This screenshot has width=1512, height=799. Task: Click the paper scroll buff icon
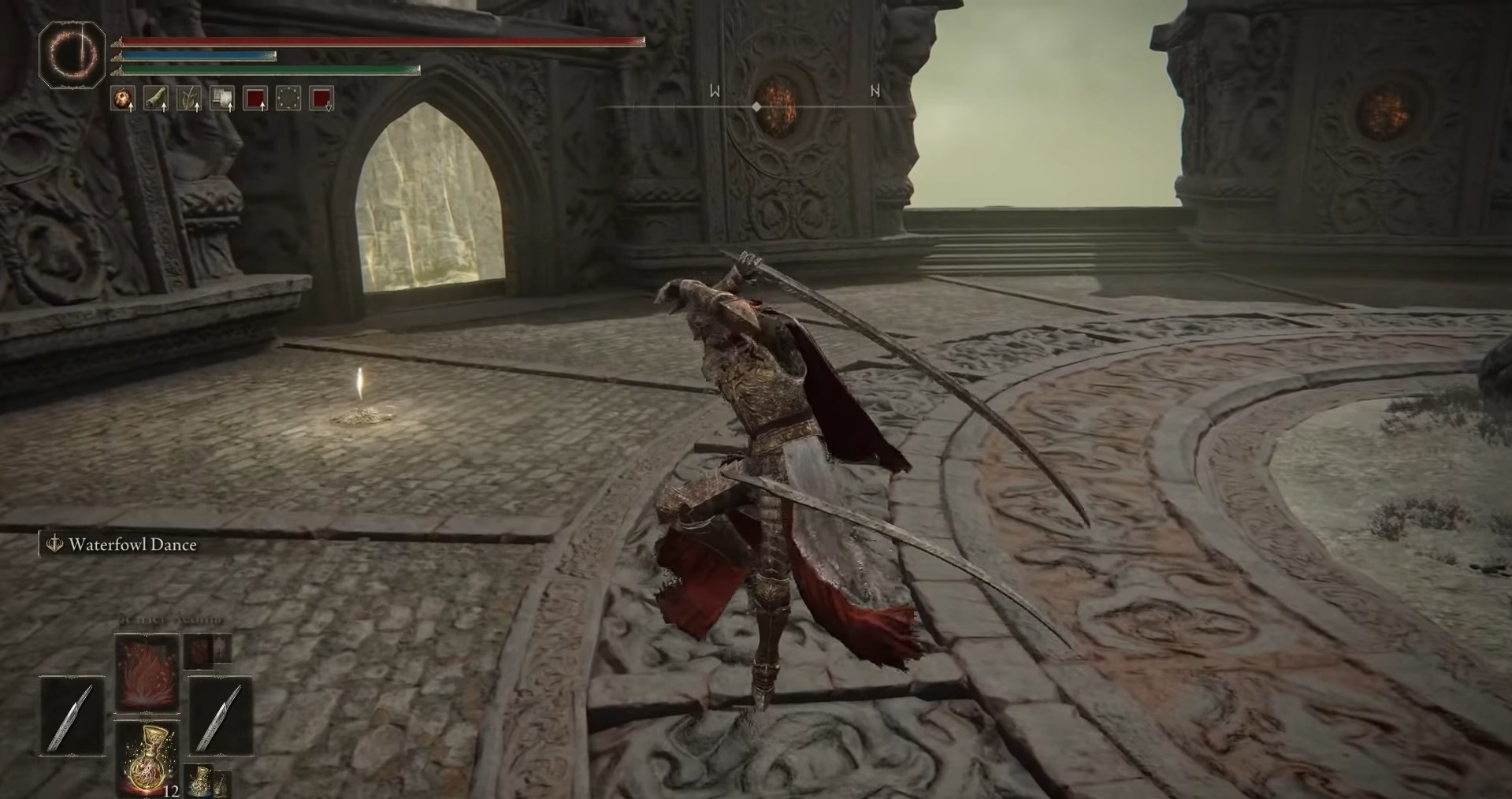pyautogui.click(x=222, y=98)
